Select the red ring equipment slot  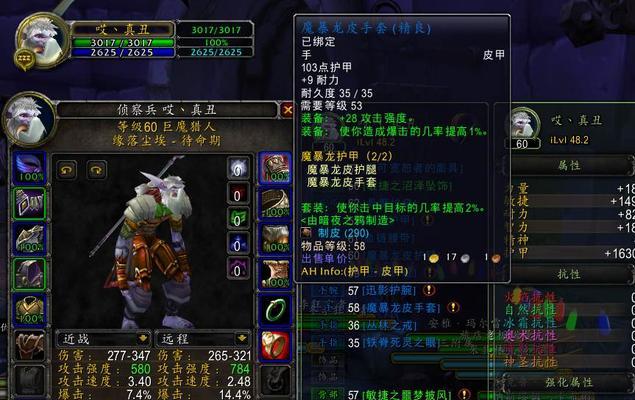click(x=273, y=345)
